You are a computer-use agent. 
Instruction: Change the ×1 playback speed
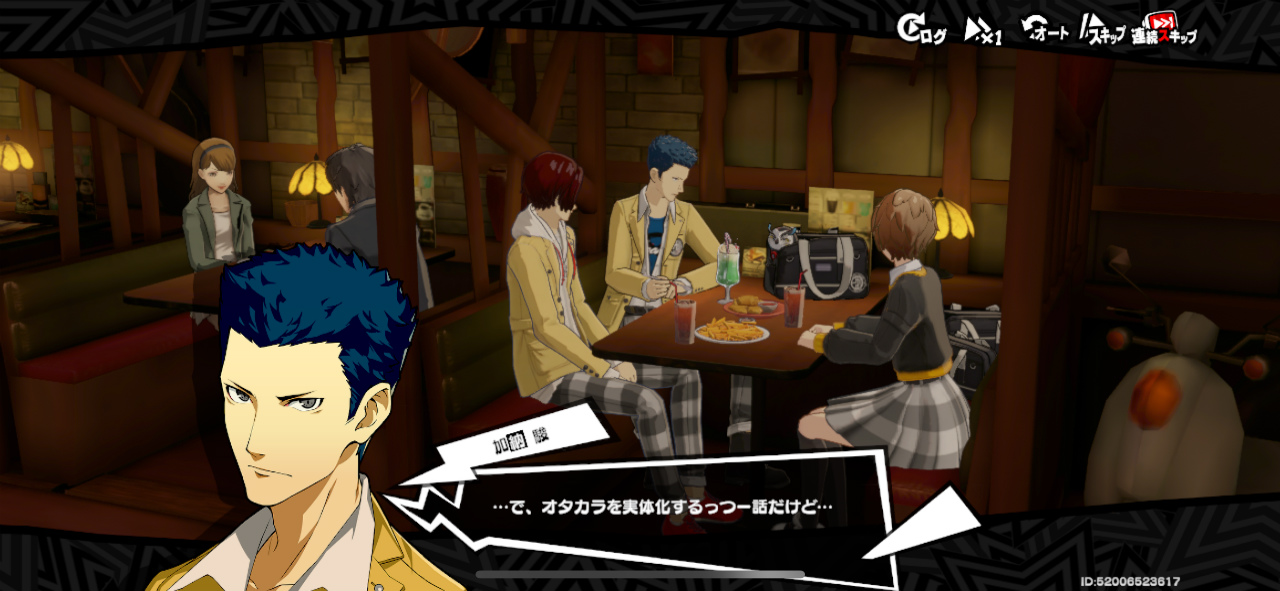point(983,31)
